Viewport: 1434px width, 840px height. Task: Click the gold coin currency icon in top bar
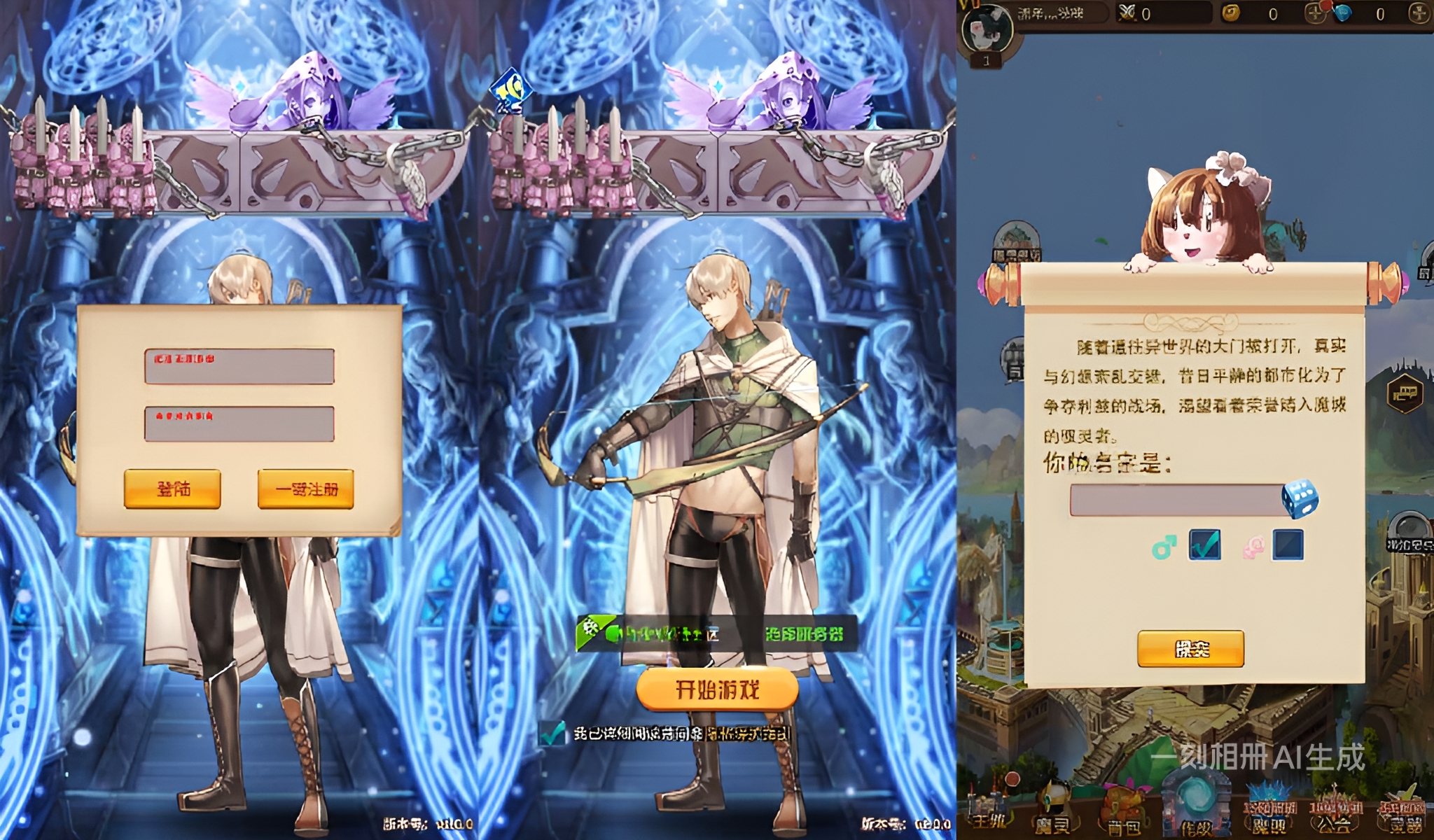[1229, 13]
